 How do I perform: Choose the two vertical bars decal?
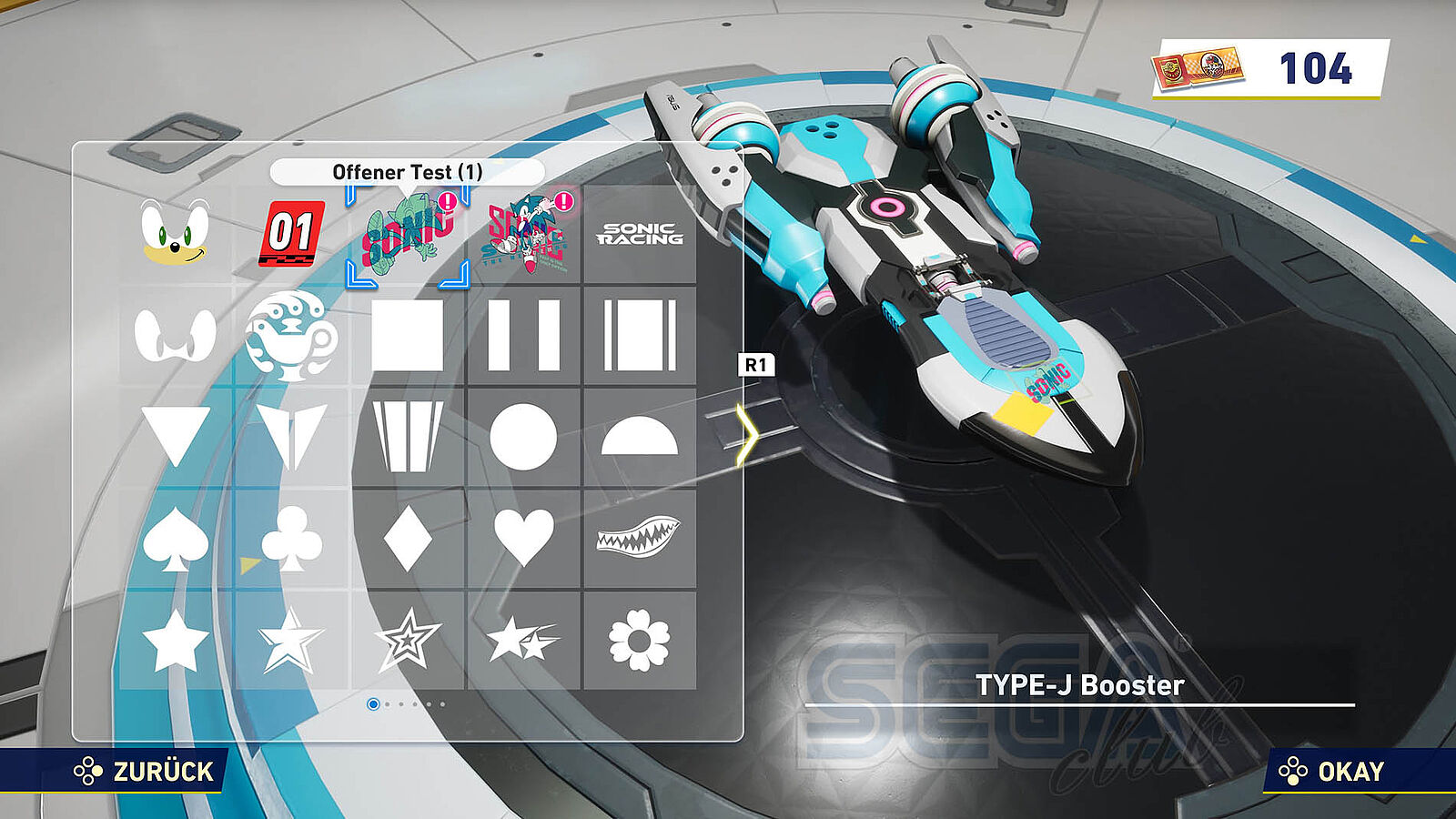click(x=523, y=336)
